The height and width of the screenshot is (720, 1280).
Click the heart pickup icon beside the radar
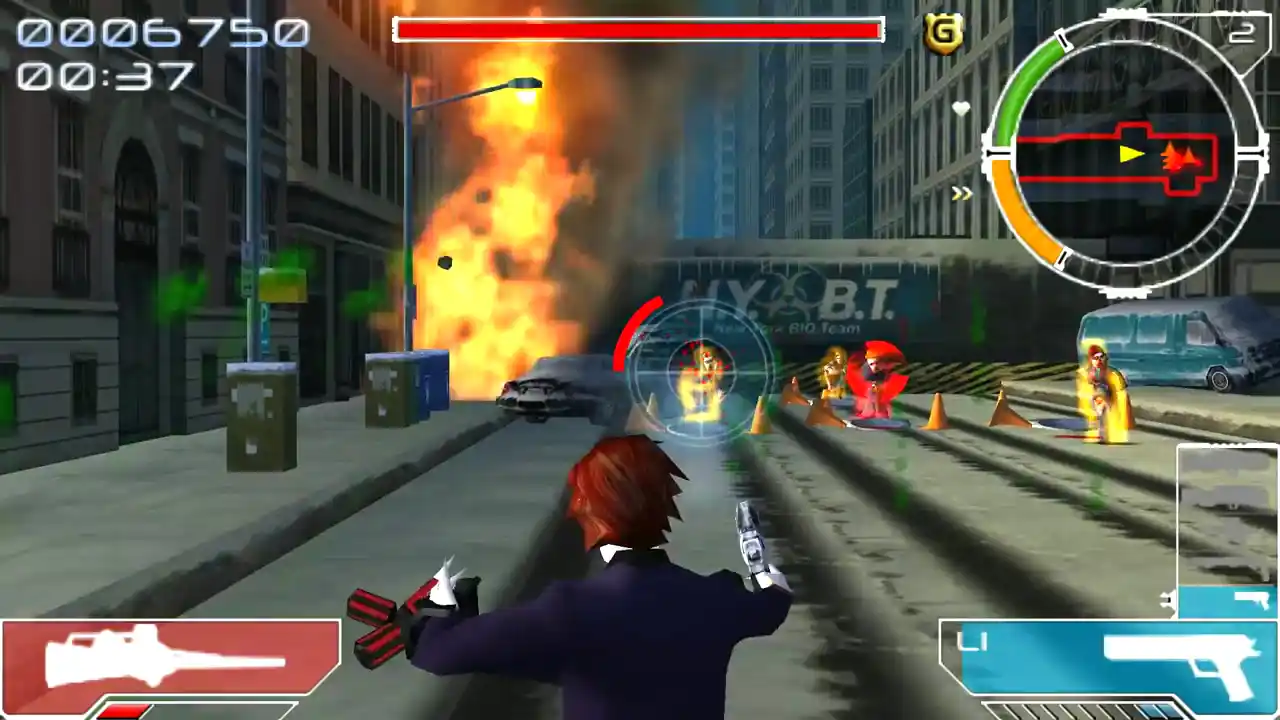[x=959, y=108]
